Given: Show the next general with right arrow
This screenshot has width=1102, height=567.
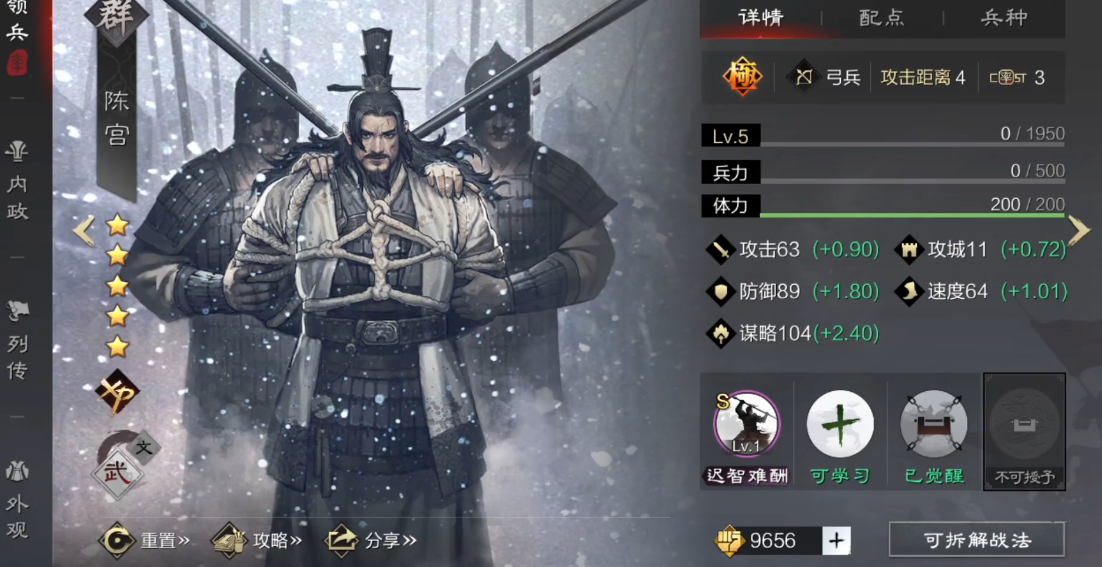Looking at the screenshot, I should pyautogui.click(x=1078, y=231).
